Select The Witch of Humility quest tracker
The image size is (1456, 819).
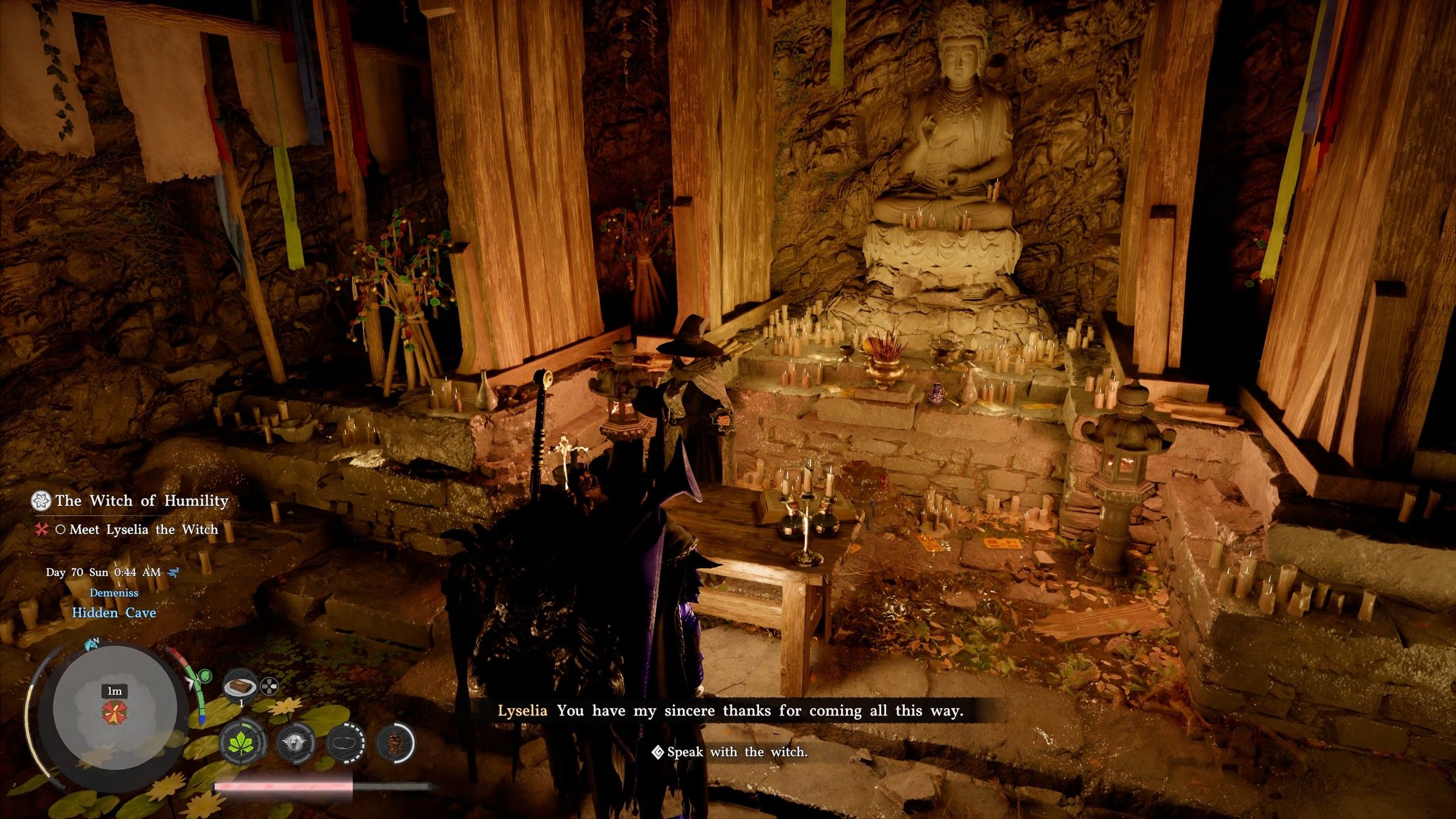click(x=142, y=501)
